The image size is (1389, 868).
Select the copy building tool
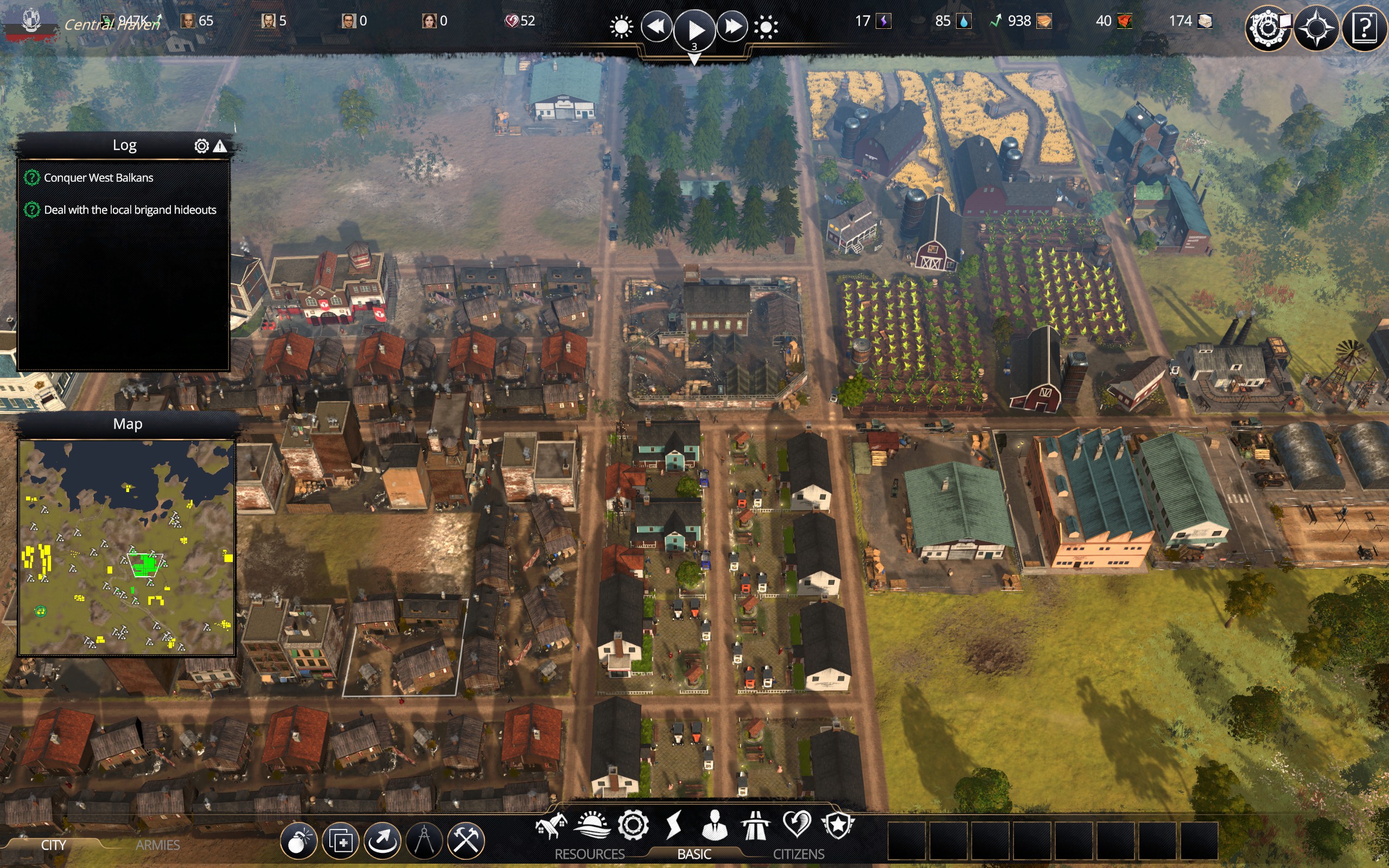point(340,841)
